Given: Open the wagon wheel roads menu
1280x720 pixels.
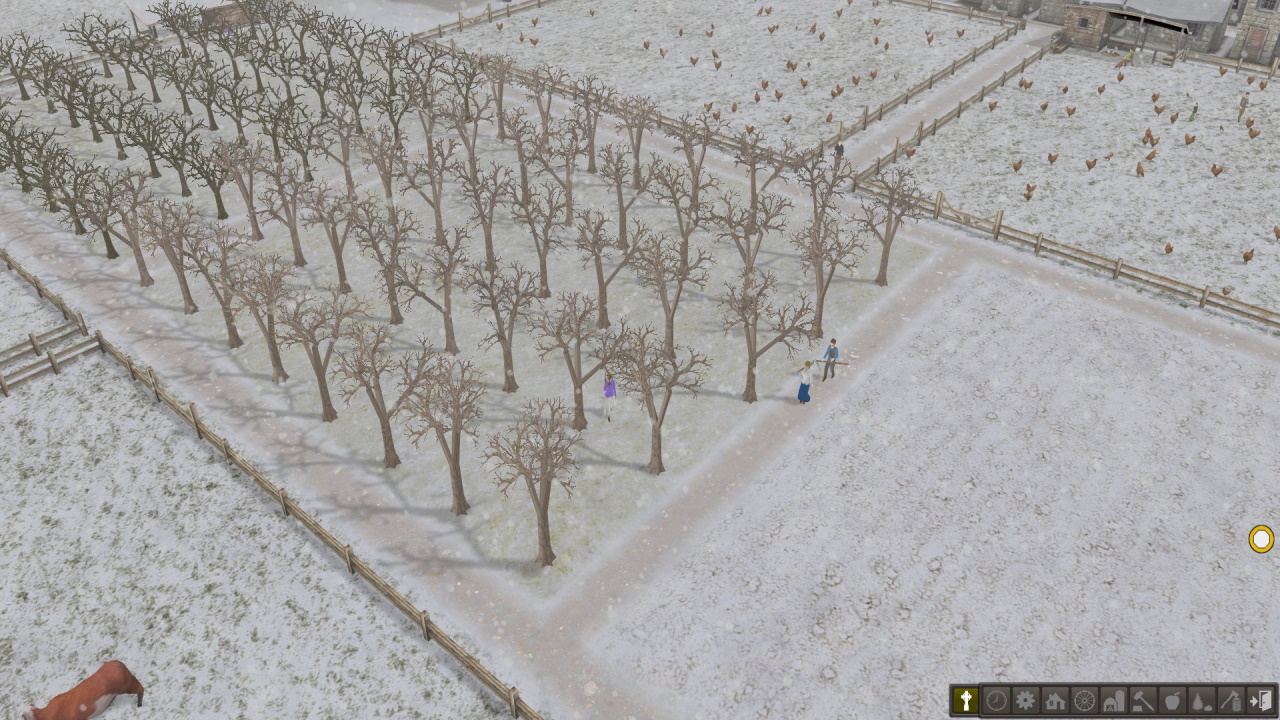Looking at the screenshot, I should click(x=1084, y=700).
